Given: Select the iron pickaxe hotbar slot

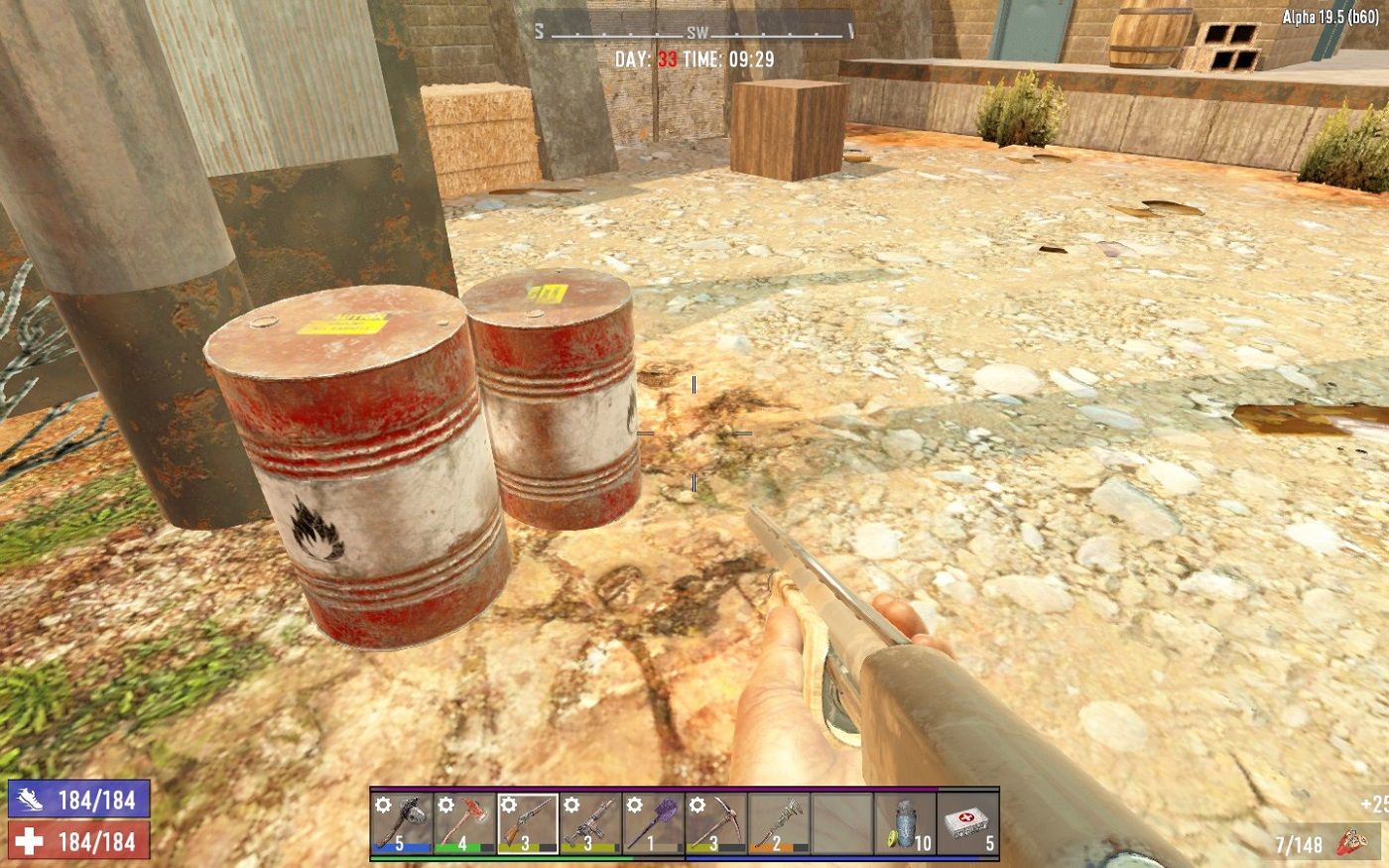Looking at the screenshot, I should [716, 823].
